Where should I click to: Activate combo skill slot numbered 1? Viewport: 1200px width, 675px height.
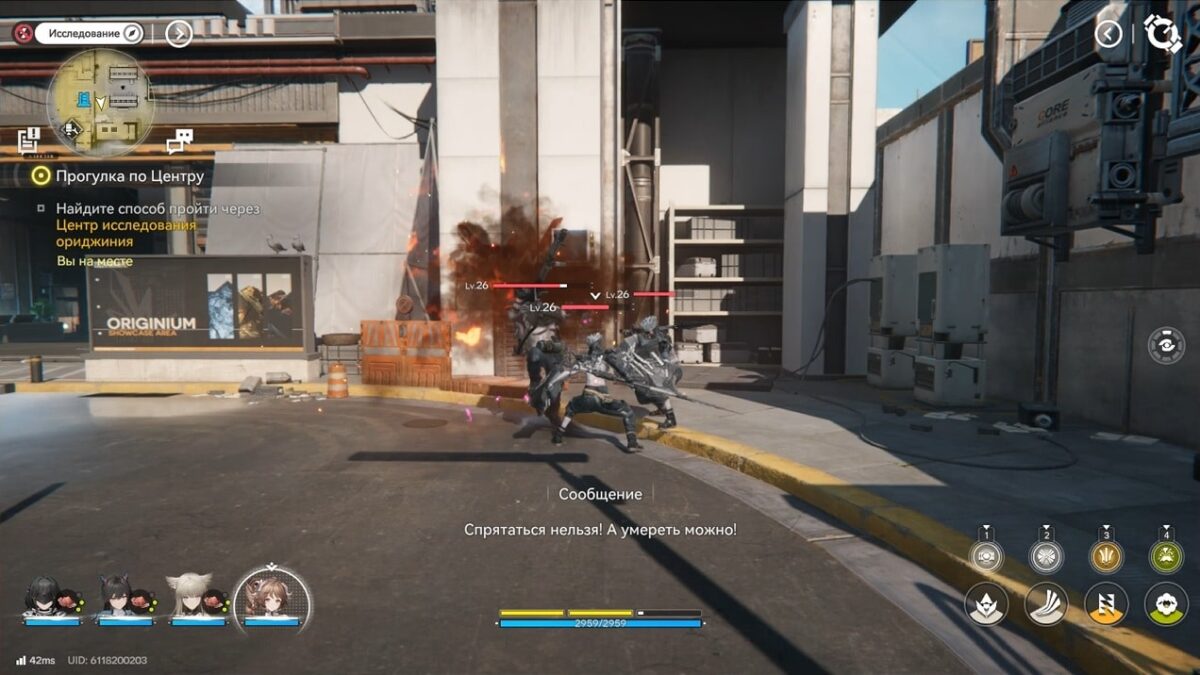[x=986, y=556]
